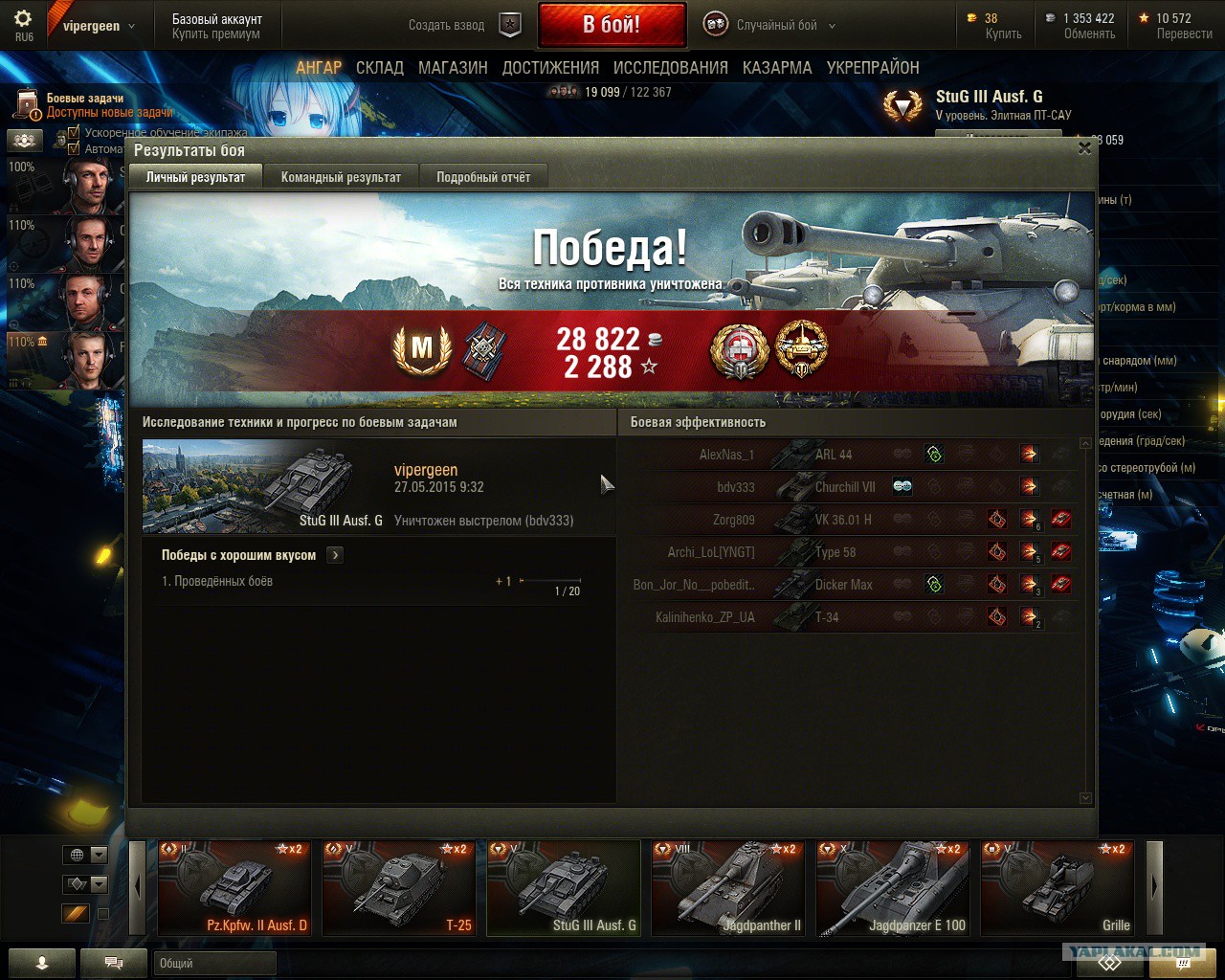
Task: Select the Jagdpanther II tank in carousel
Action: click(727, 887)
